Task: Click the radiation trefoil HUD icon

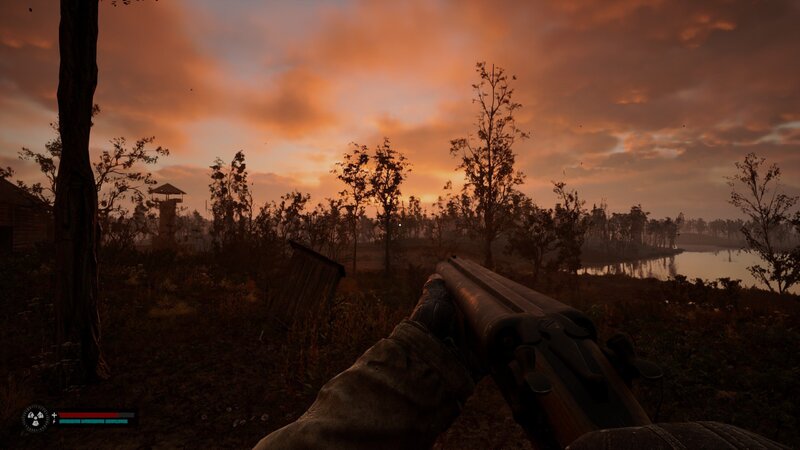Action: click(x=36, y=417)
